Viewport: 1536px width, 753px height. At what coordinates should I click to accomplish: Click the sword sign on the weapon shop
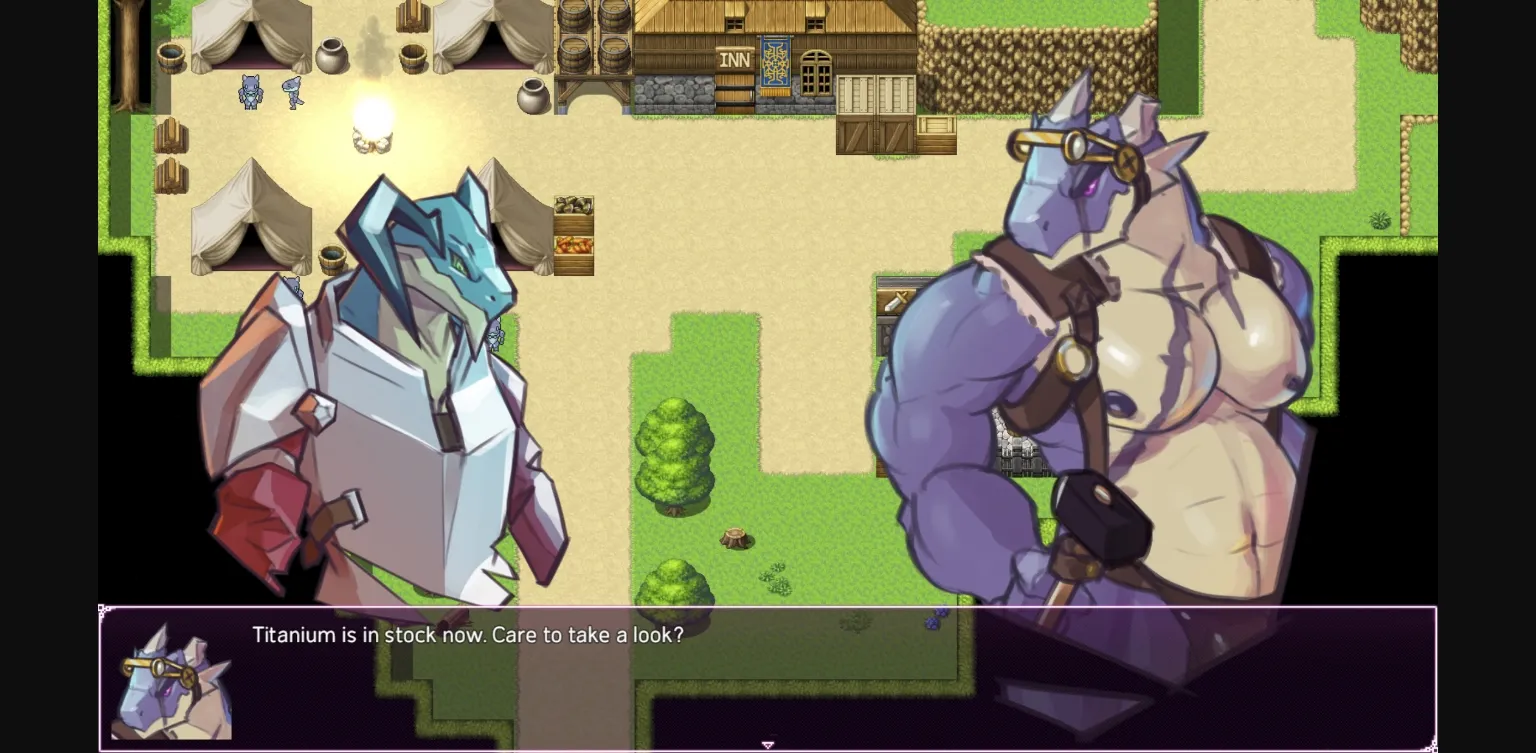(895, 300)
